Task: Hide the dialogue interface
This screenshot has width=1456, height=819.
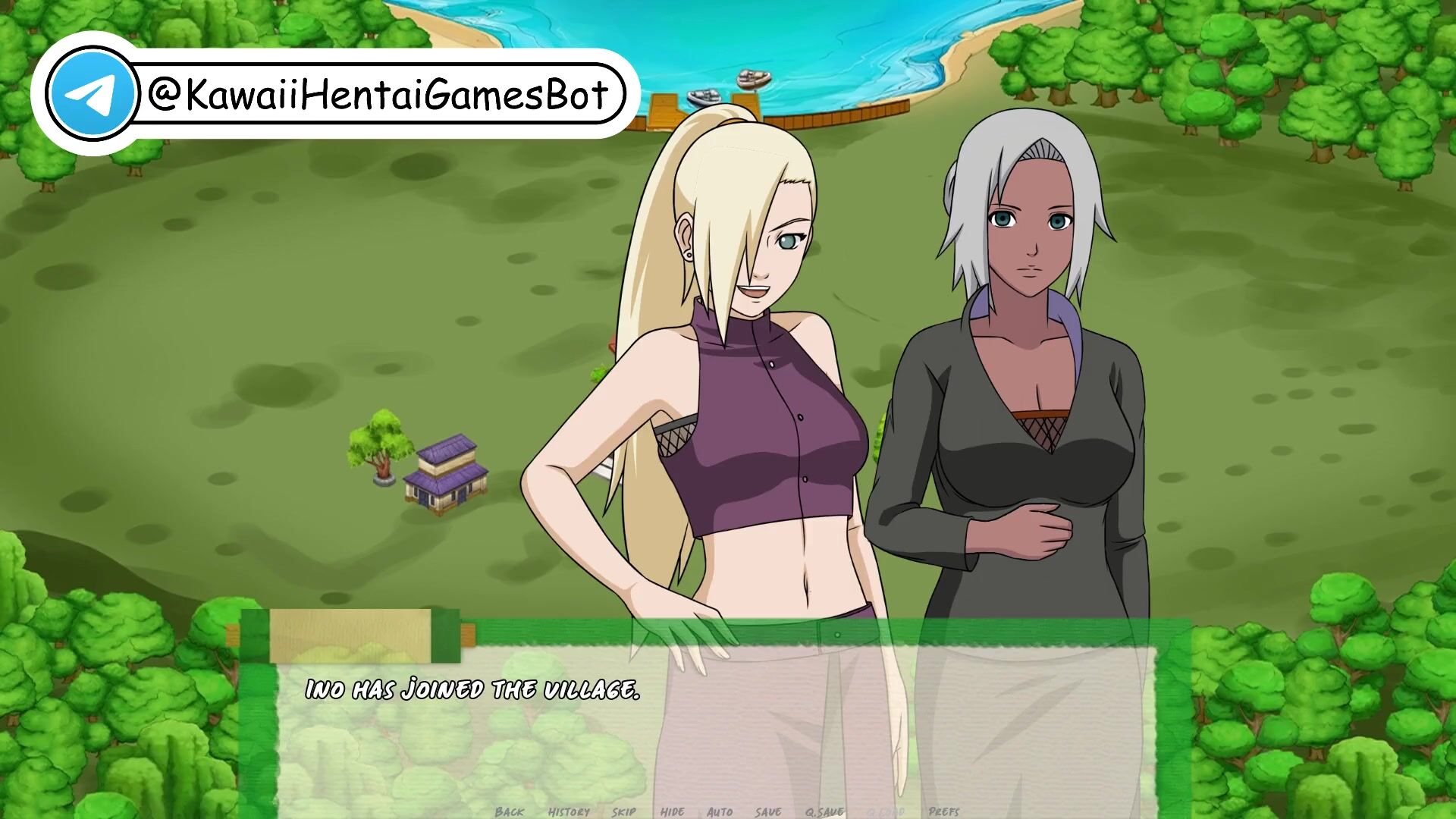Action: (672, 811)
